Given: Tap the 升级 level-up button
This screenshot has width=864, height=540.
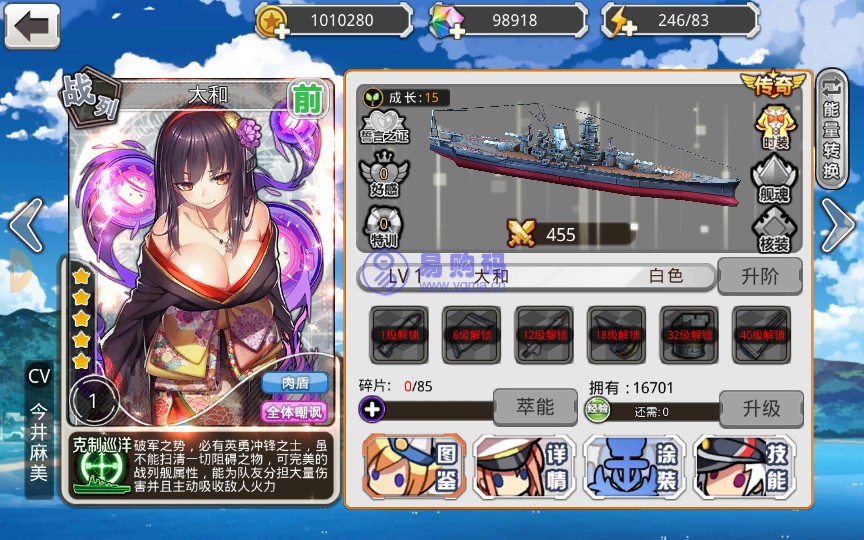Looking at the screenshot, I should tap(761, 408).
